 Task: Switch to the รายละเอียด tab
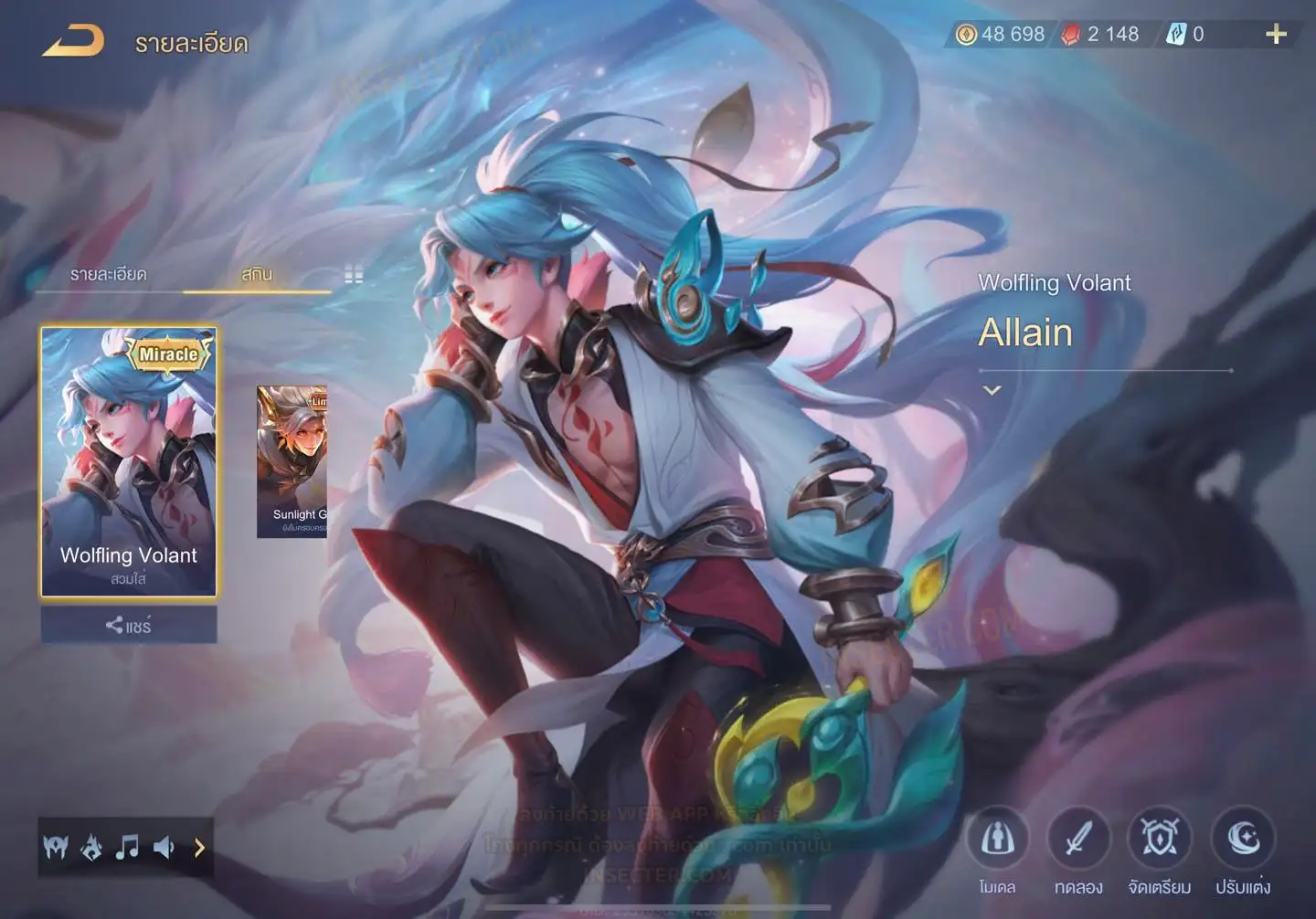click(108, 274)
